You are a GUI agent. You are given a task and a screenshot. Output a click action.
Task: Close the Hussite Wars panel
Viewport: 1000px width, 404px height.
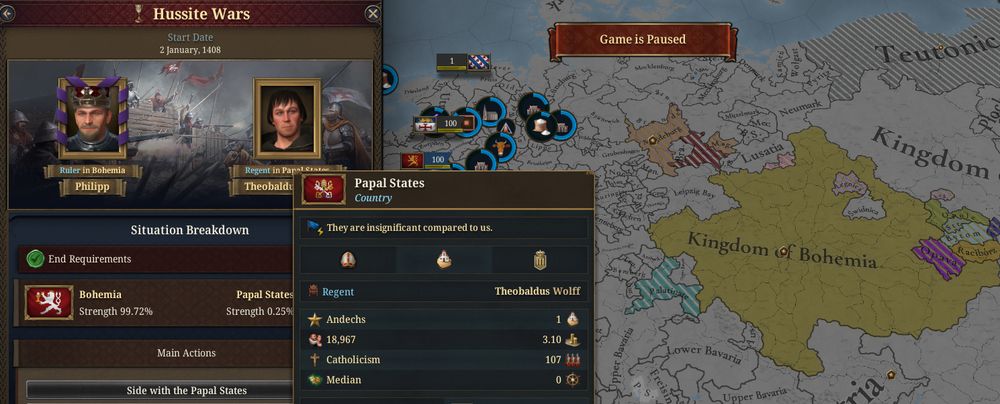(372, 13)
